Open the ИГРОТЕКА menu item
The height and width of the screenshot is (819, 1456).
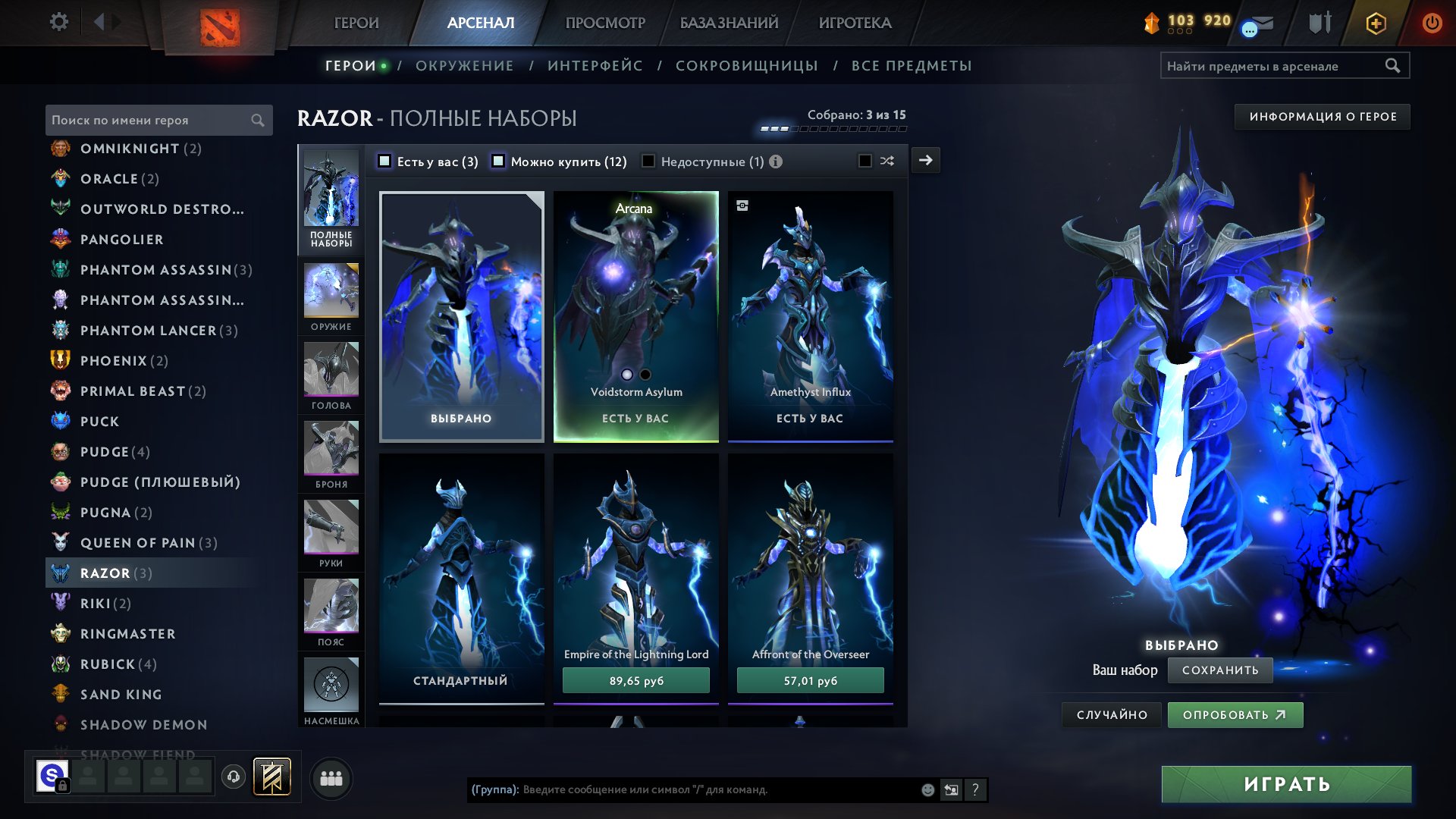click(x=855, y=23)
